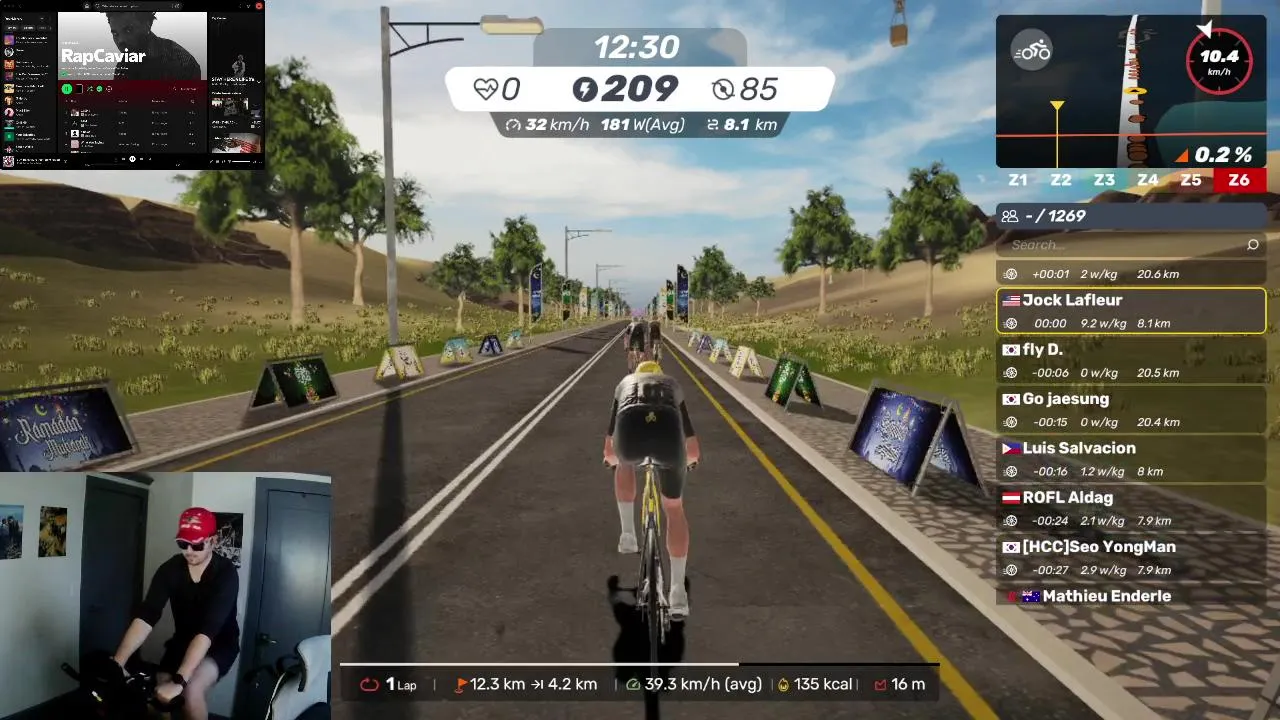Select rider Jock Lafleur in the list
Image resolution: width=1280 pixels, height=720 pixels.
tap(1131, 310)
